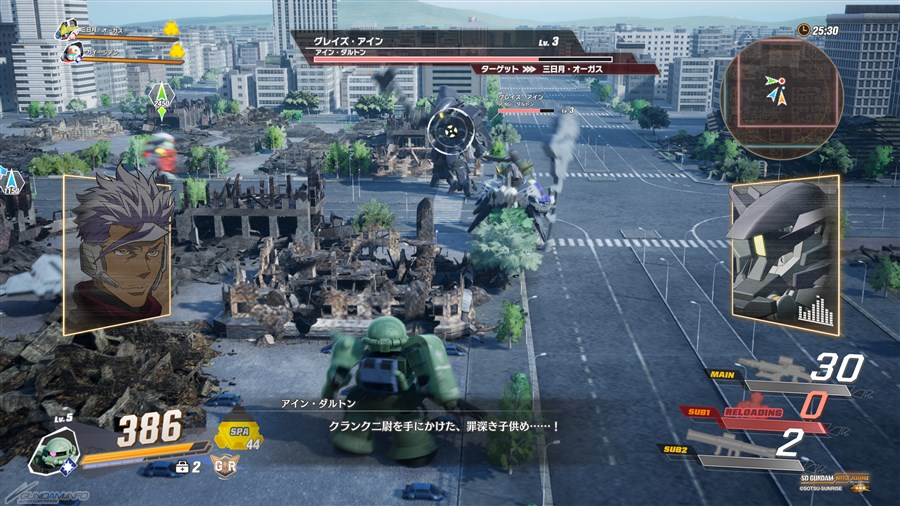Viewport: 900px width, 506px height.
Task: Use the repair kit icon
Action: click(x=183, y=466)
